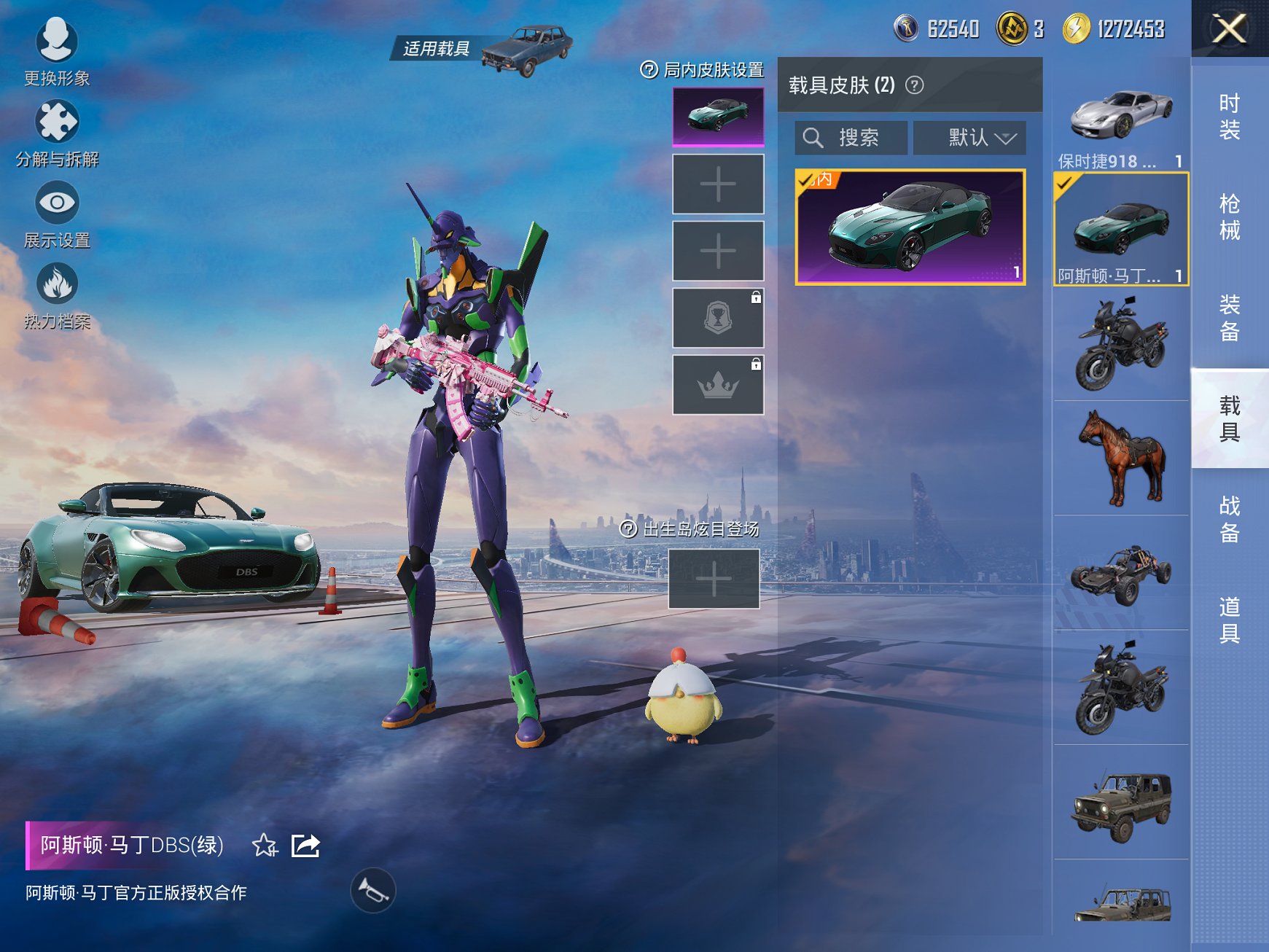This screenshot has width=1269, height=952.
Task: Close the inventory screen with X
Action: coord(1229,29)
